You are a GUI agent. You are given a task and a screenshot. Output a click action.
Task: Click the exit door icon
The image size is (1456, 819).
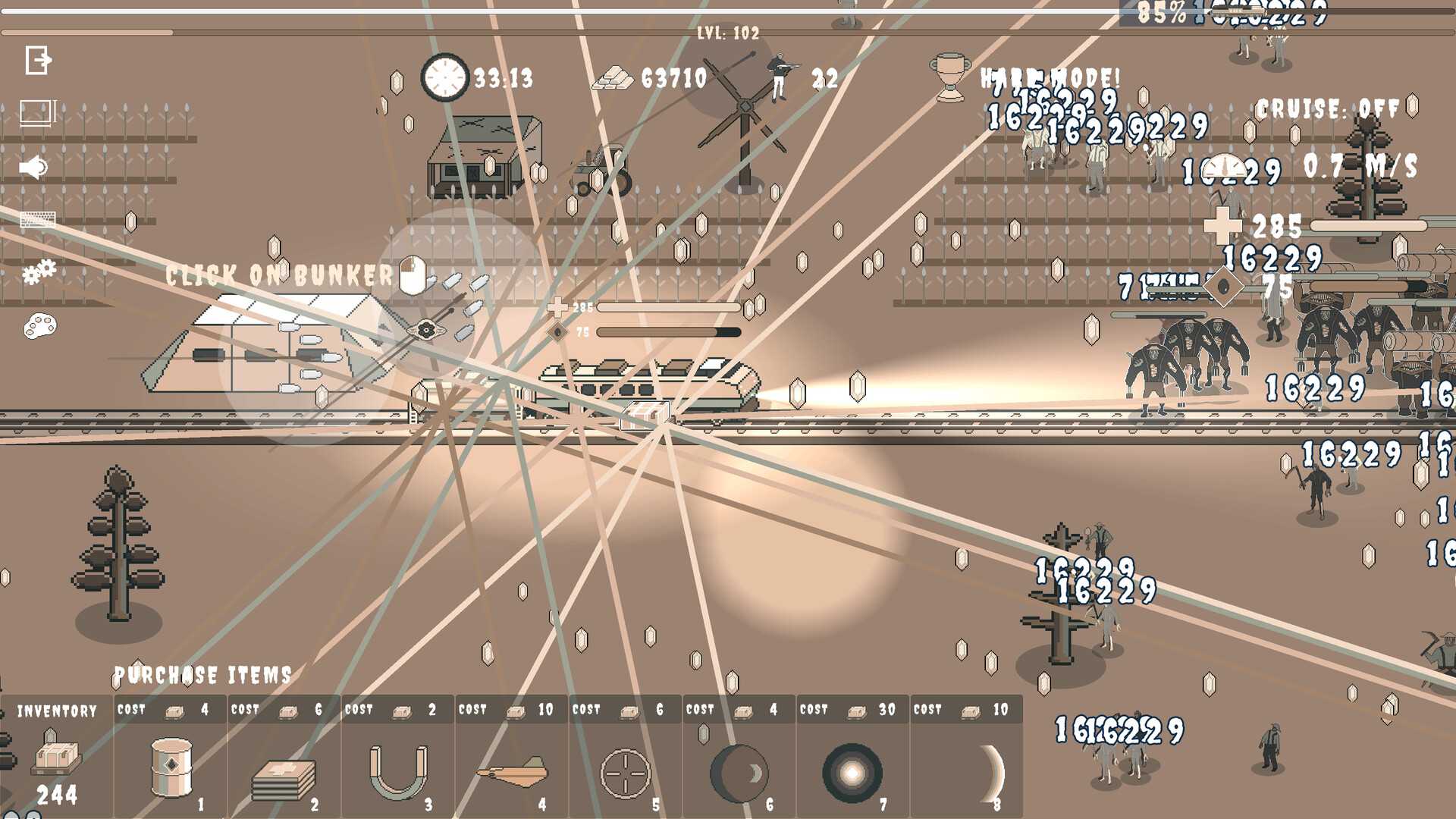(38, 60)
